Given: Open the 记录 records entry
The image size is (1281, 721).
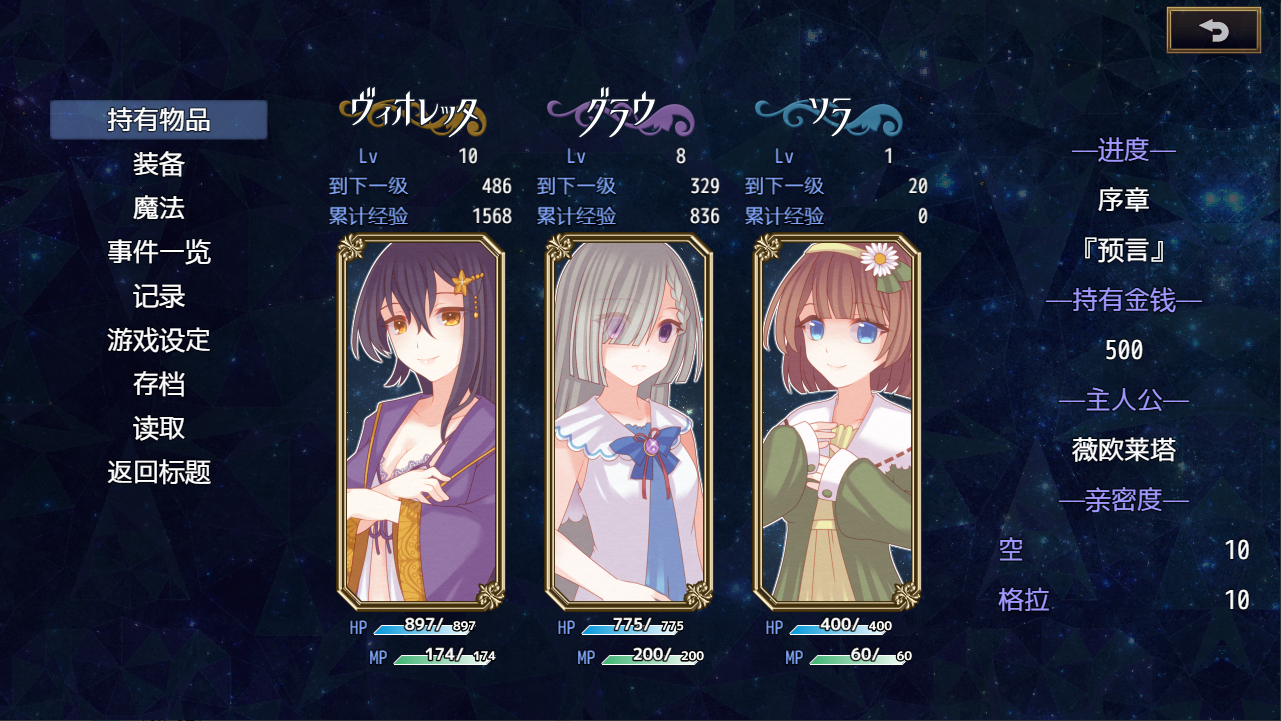Looking at the screenshot, I should [x=159, y=296].
